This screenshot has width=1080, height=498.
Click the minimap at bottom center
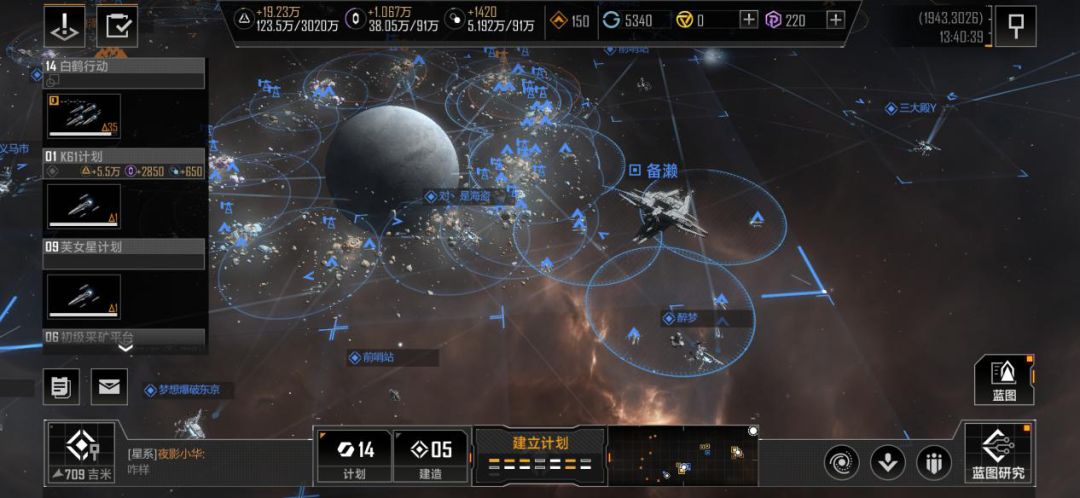683,456
